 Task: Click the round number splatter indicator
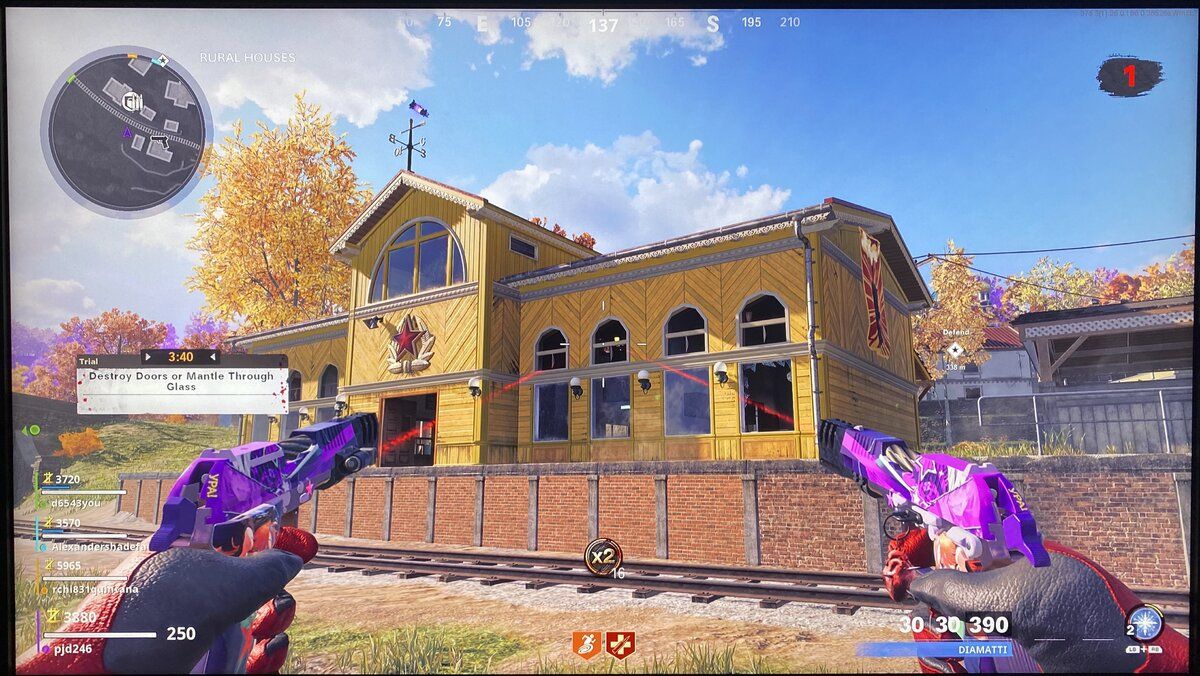coord(1130,77)
